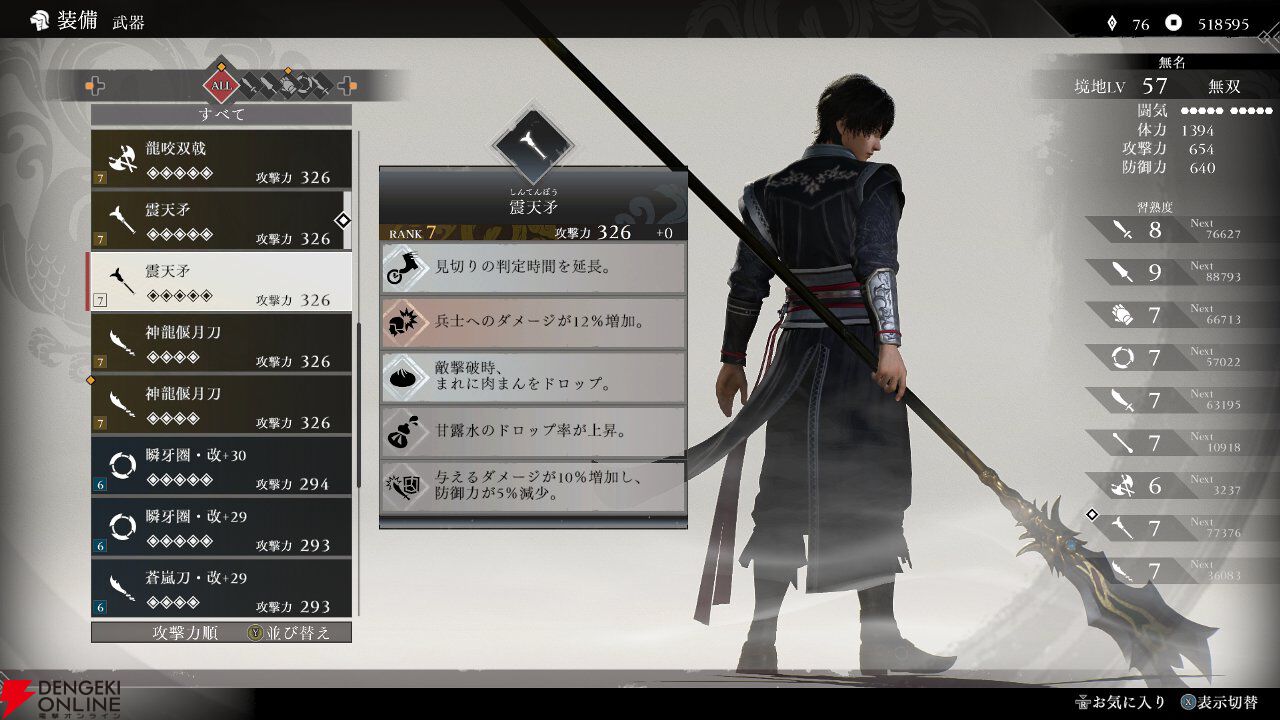Select the sword category filter icon

pyautogui.click(x=249, y=85)
